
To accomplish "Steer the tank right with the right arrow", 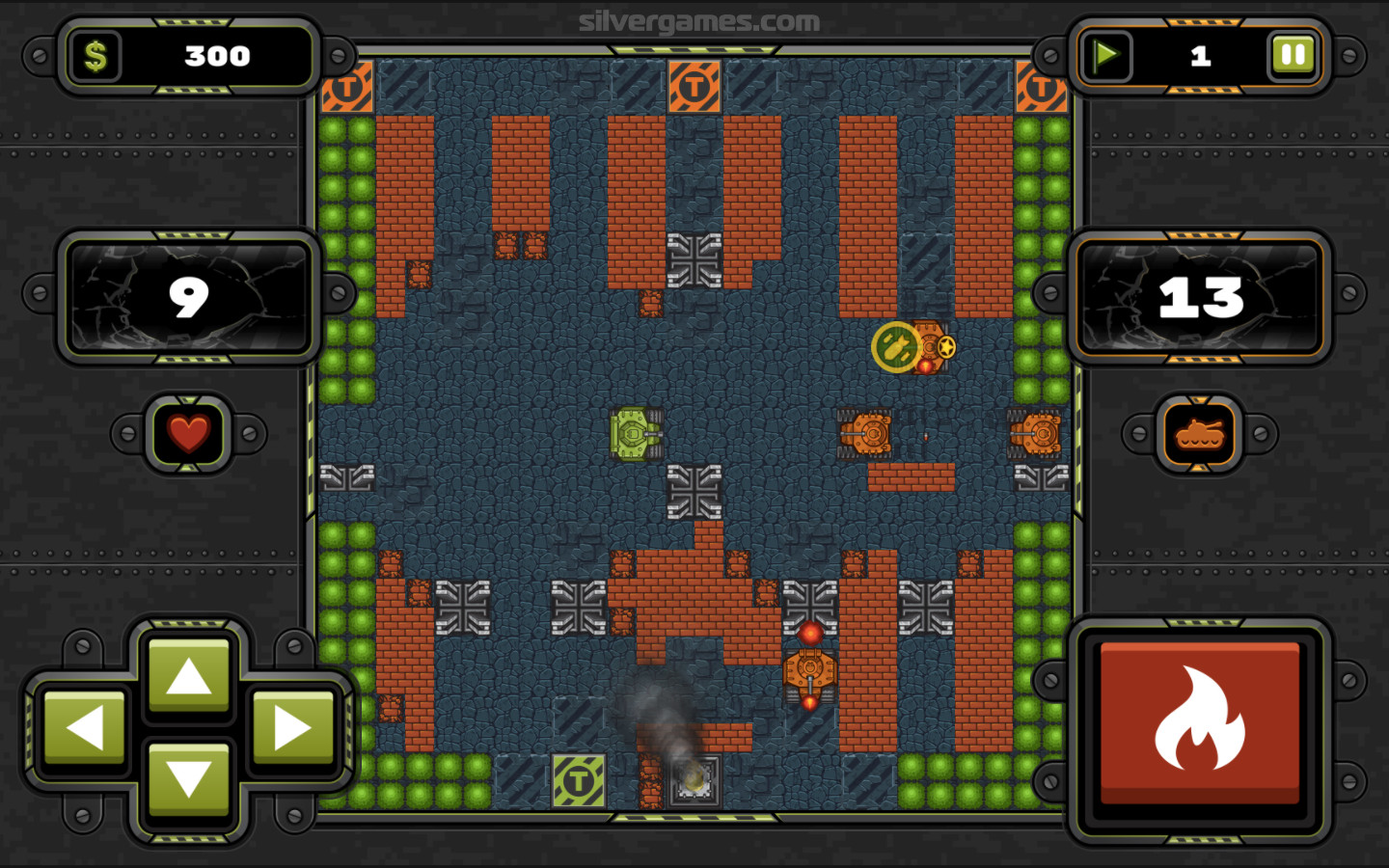I will pos(291,728).
